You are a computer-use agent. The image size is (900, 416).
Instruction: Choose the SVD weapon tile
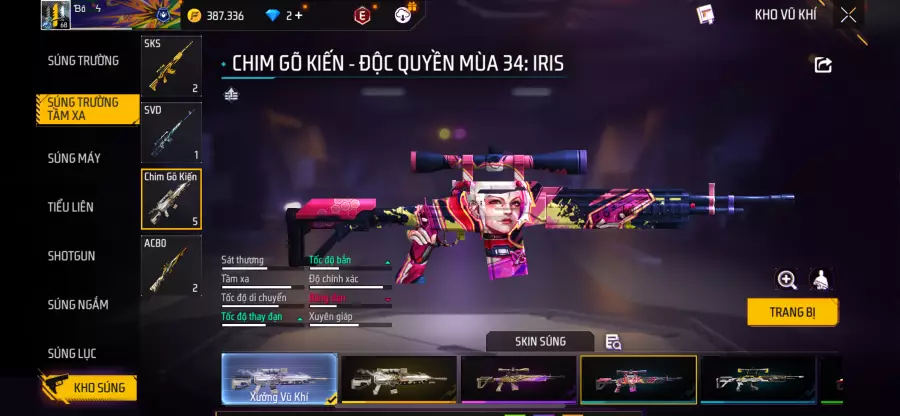tap(171, 132)
